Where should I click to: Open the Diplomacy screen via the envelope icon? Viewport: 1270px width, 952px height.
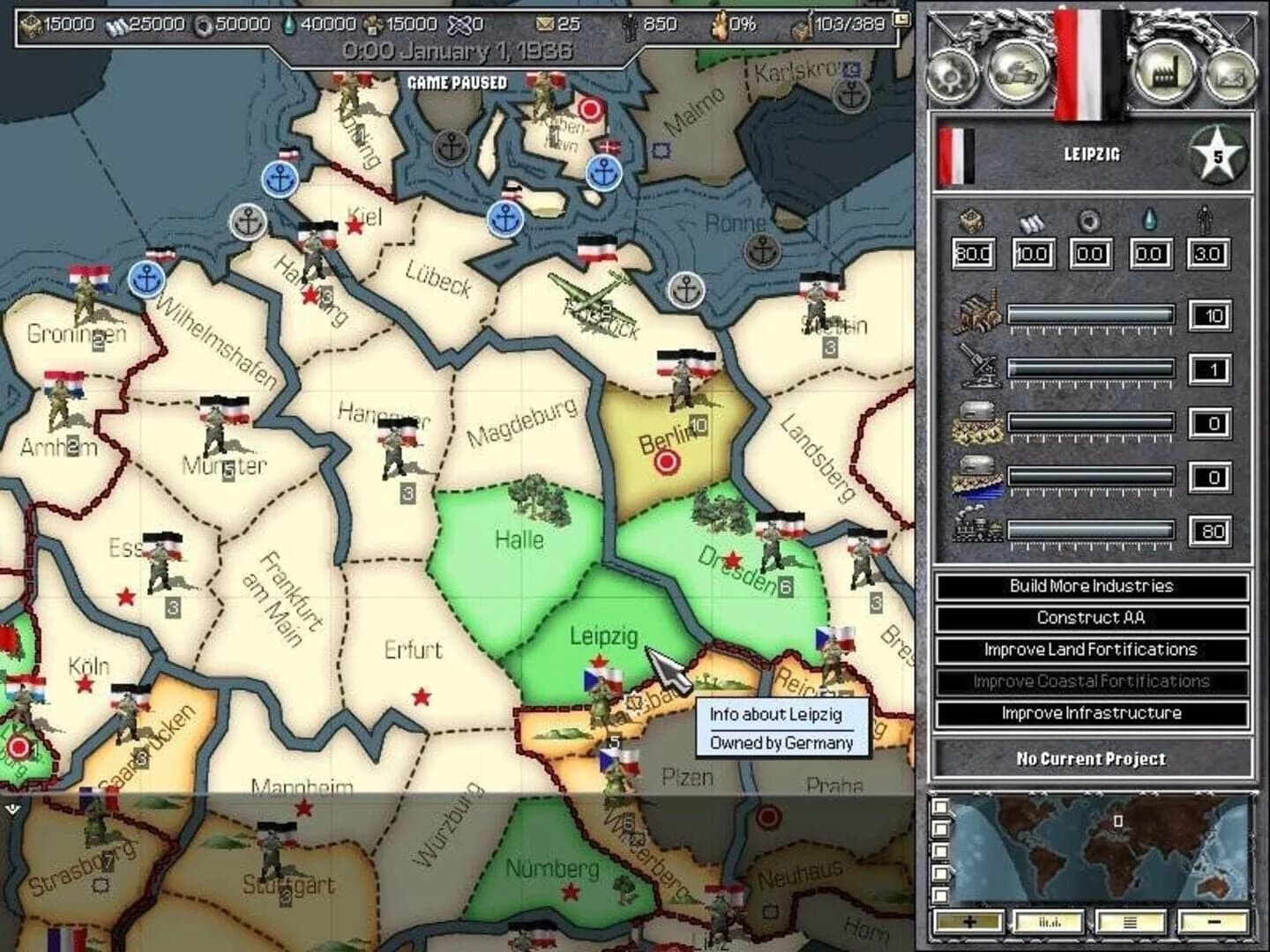1228,75
